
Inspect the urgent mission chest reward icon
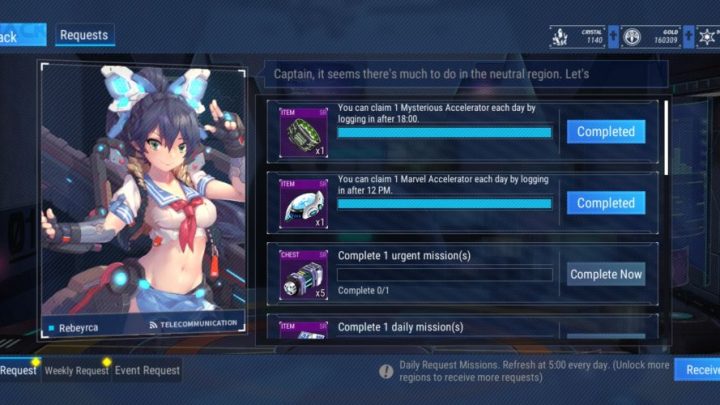[x=304, y=275]
